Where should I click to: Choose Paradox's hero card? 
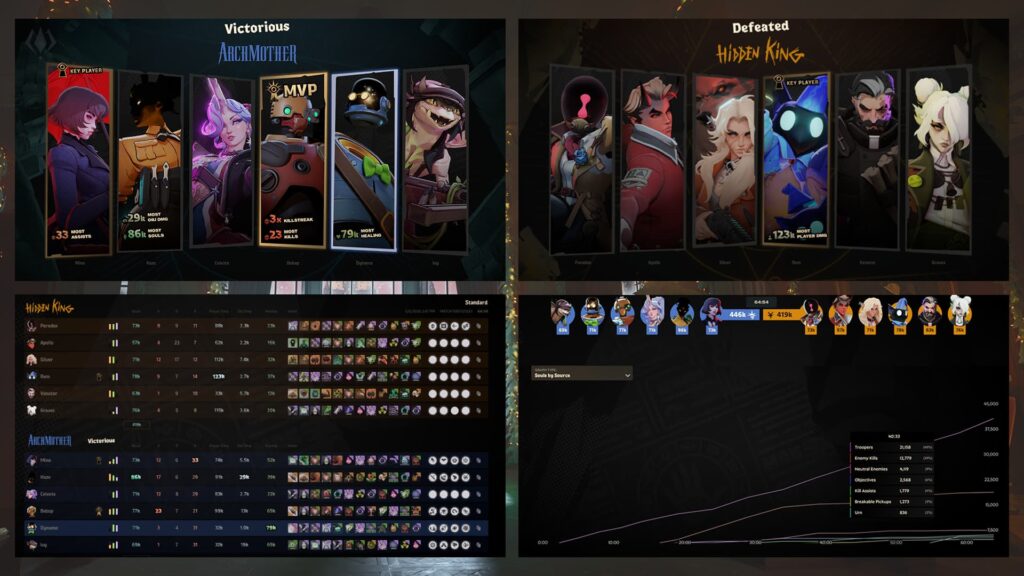click(581, 159)
